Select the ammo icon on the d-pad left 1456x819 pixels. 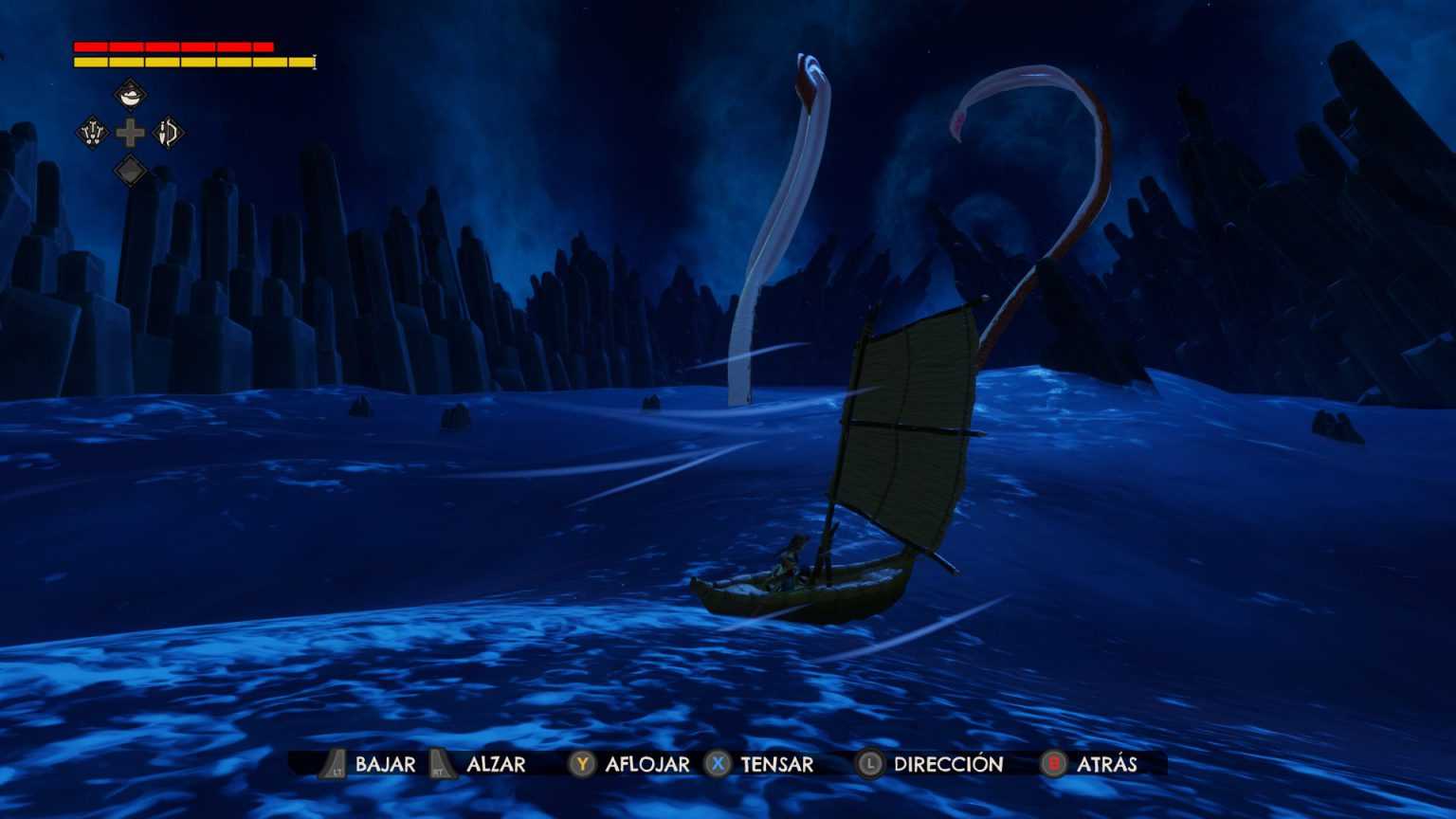pyautogui.click(x=92, y=134)
